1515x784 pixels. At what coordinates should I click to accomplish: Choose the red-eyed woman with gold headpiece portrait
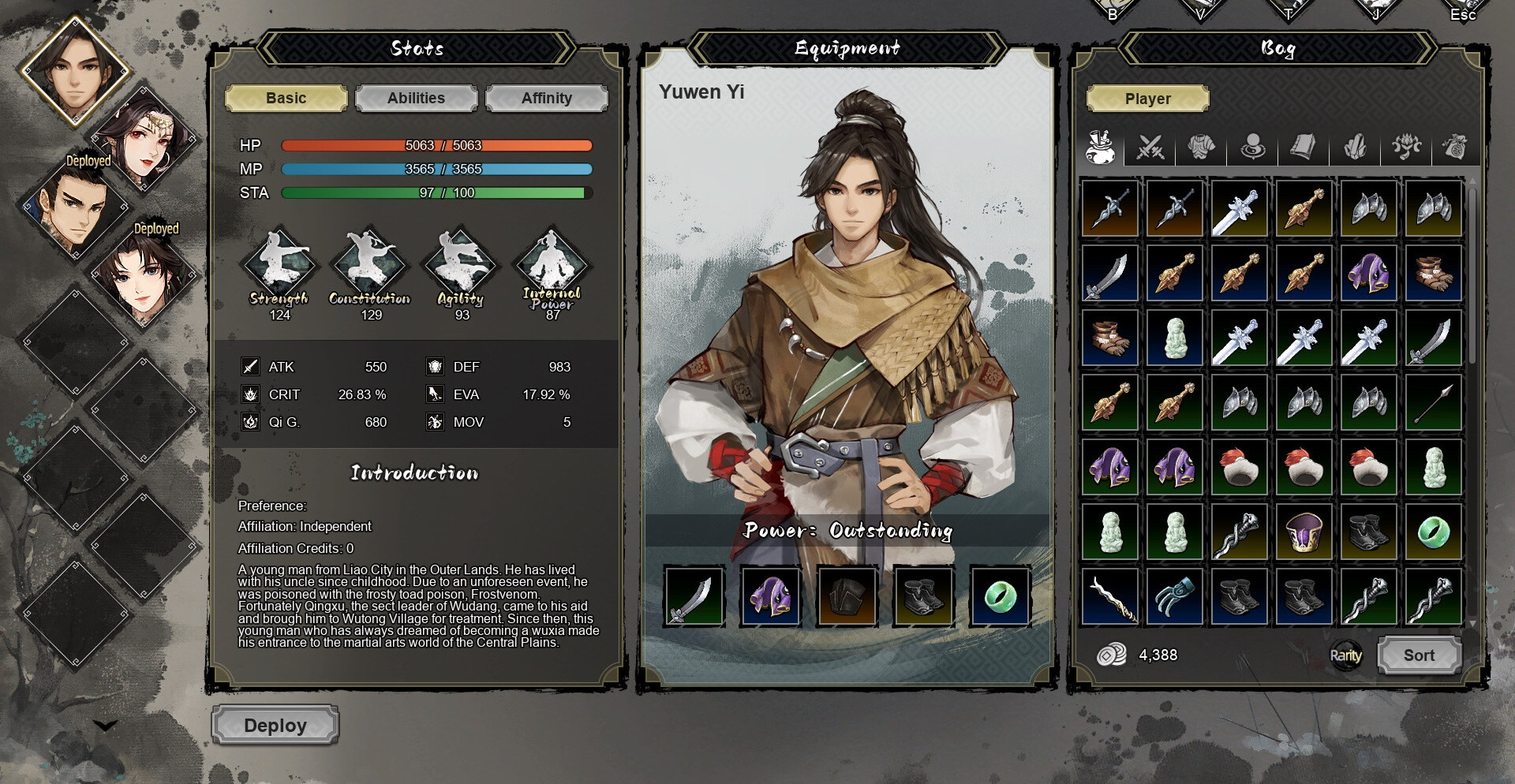[144, 138]
